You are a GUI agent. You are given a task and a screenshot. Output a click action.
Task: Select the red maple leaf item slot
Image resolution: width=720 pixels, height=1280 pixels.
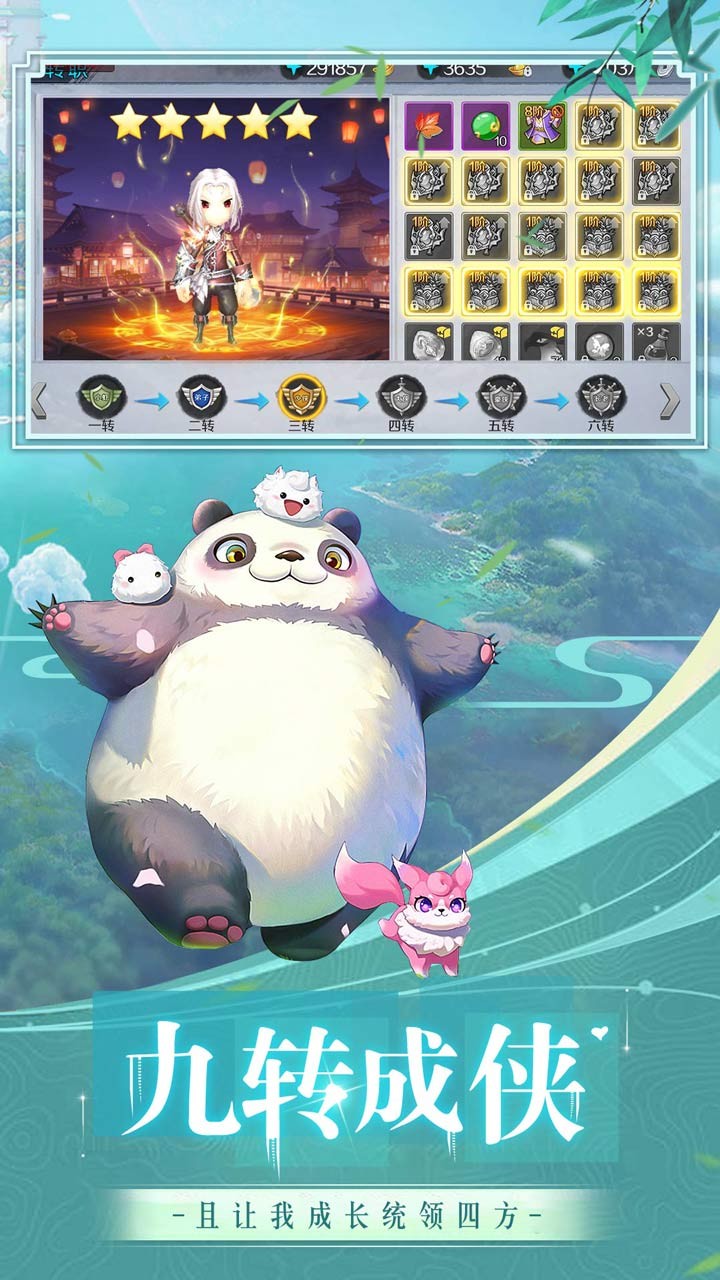[429, 126]
